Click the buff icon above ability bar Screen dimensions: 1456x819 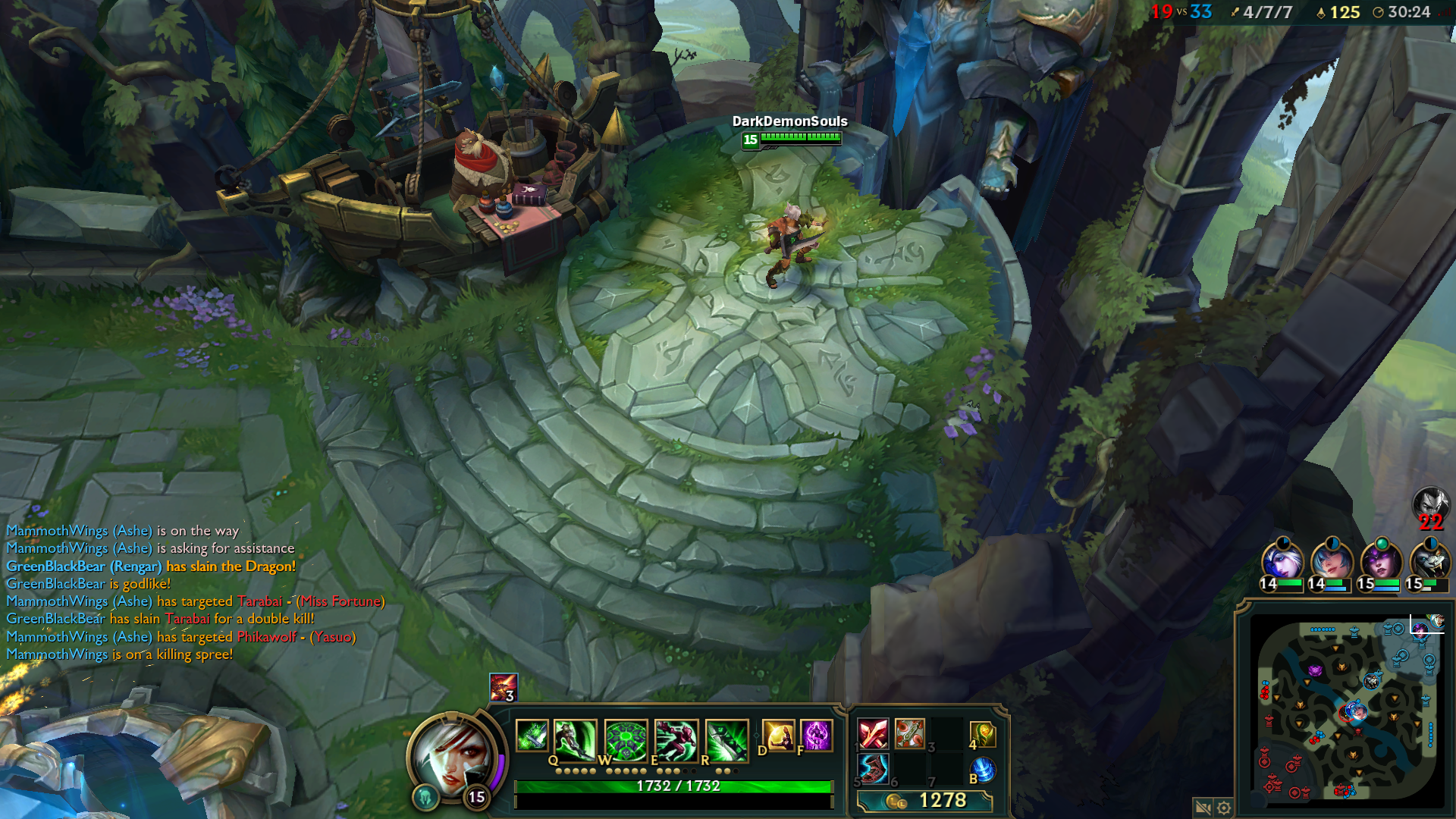click(503, 687)
